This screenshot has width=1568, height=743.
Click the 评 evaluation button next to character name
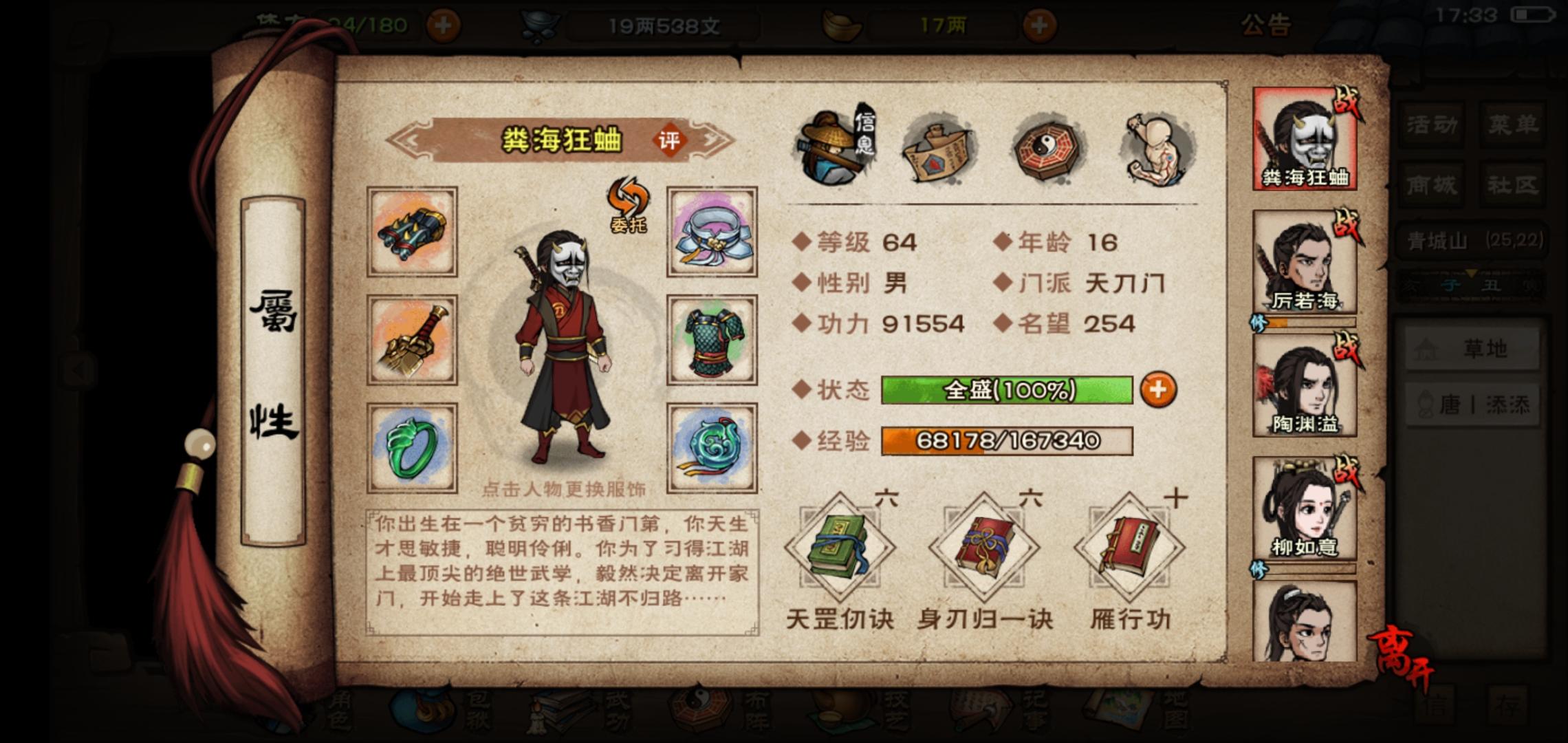670,141
